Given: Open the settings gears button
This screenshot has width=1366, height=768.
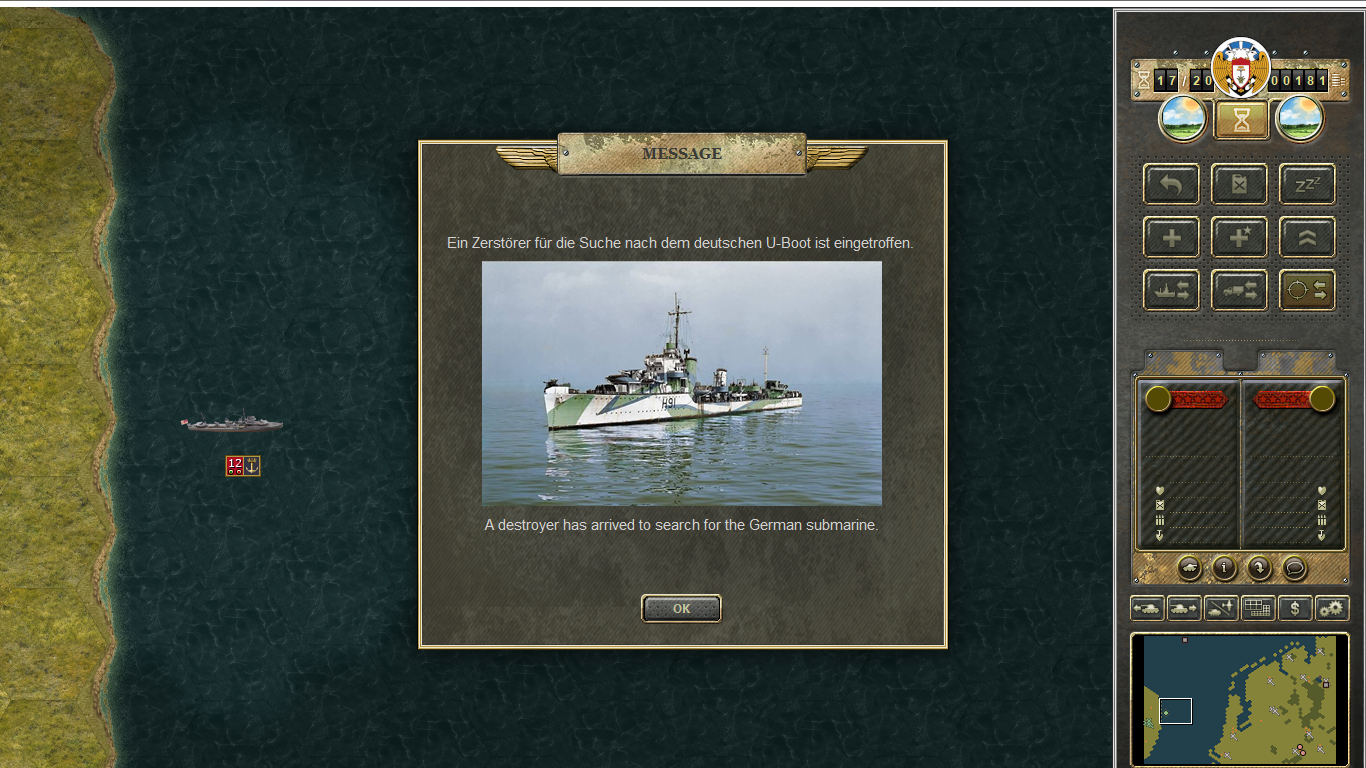Looking at the screenshot, I should [1332, 608].
